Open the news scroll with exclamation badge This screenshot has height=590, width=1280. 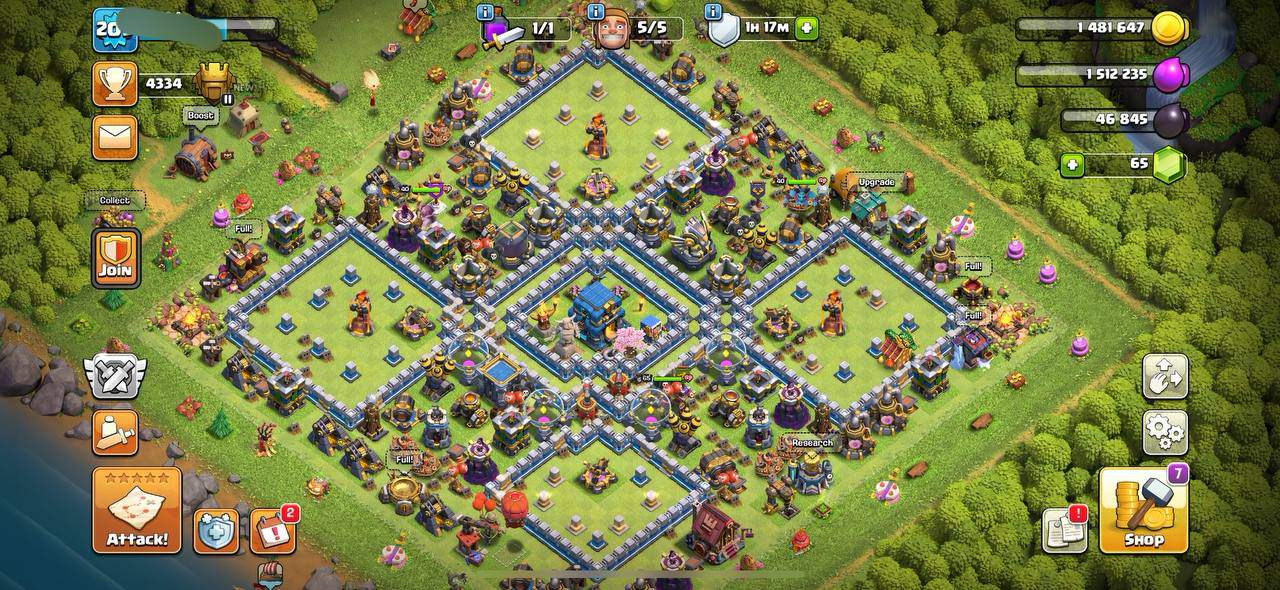pyautogui.click(x=1064, y=530)
